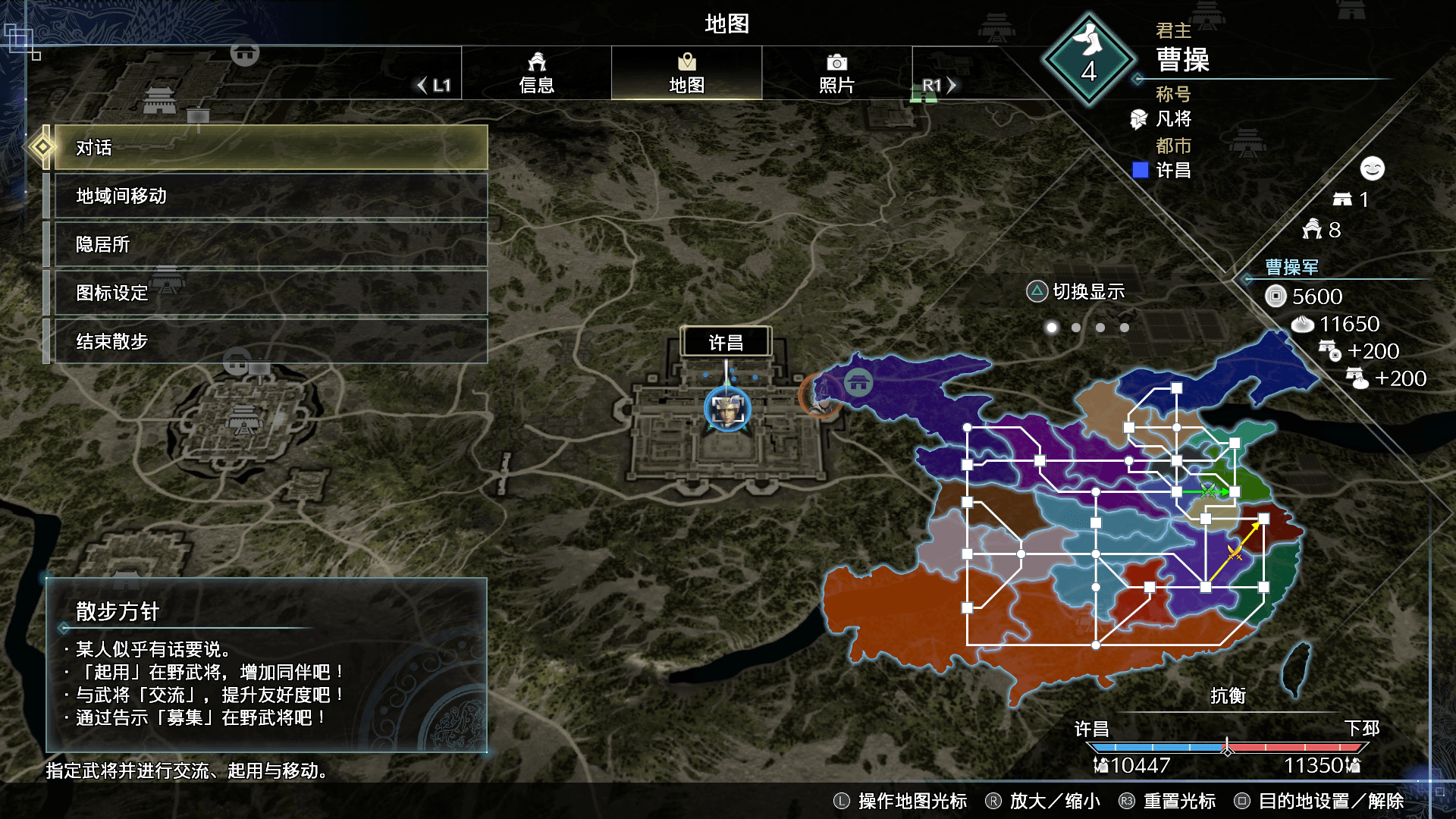Choose 地域间移动 from the menu
This screenshot has height=819, width=1456.
[271, 196]
